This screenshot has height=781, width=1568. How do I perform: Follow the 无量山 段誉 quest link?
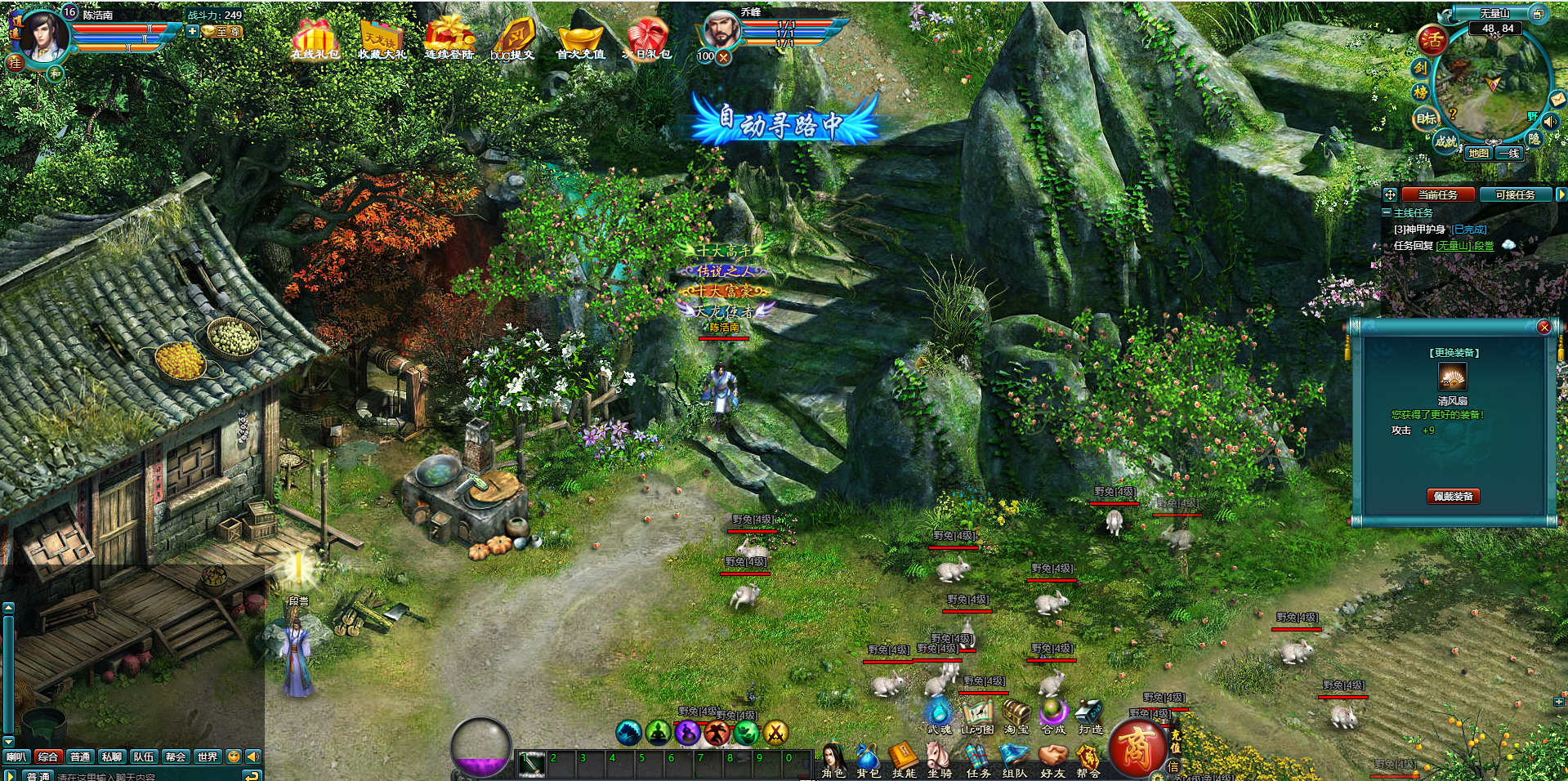1465,245
